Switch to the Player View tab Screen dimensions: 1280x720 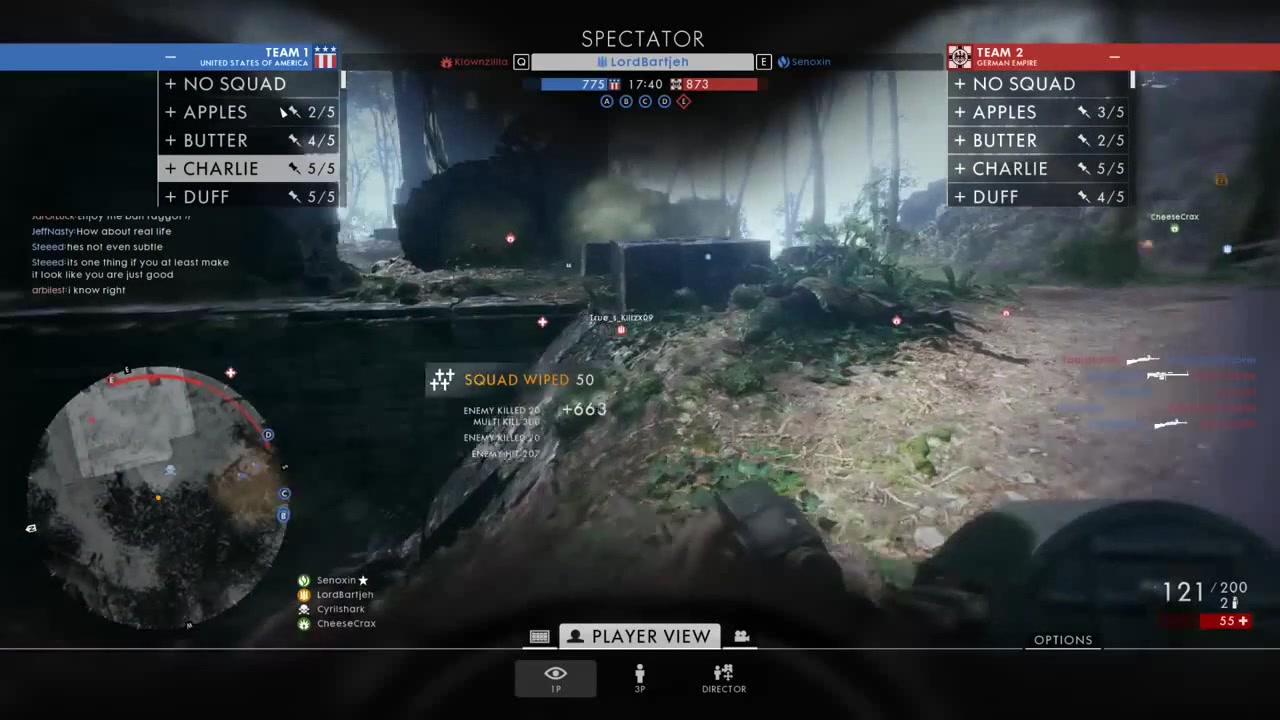click(x=640, y=636)
